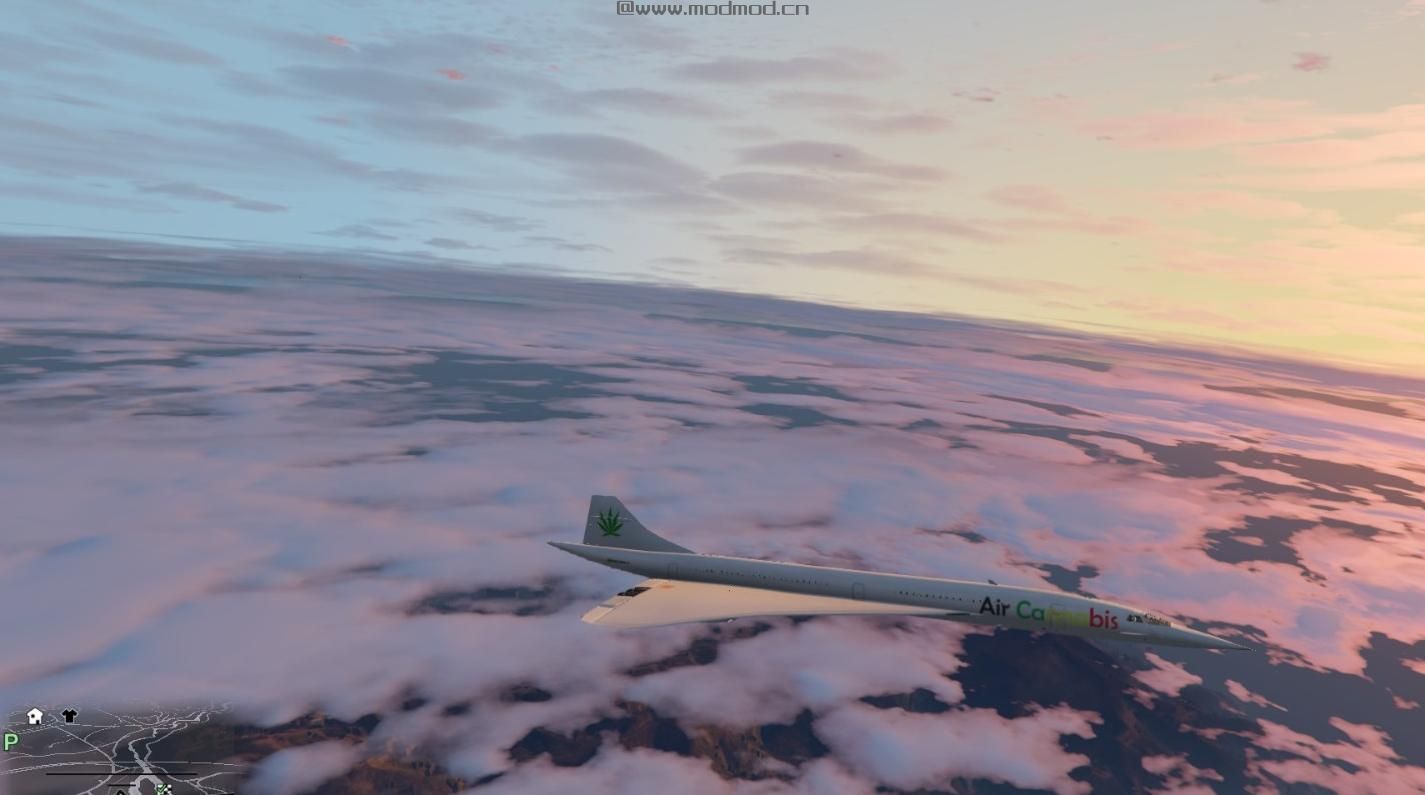Click the engine intakes under the wing
This screenshot has height=795, width=1425.
[634, 591]
